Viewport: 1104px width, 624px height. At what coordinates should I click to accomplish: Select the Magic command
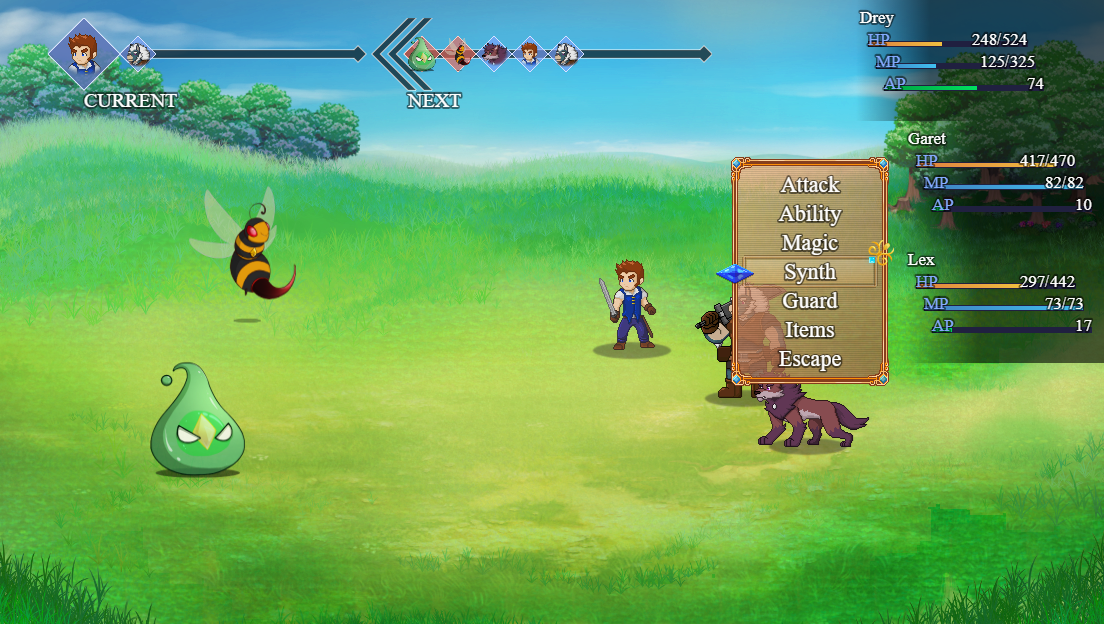click(810, 243)
